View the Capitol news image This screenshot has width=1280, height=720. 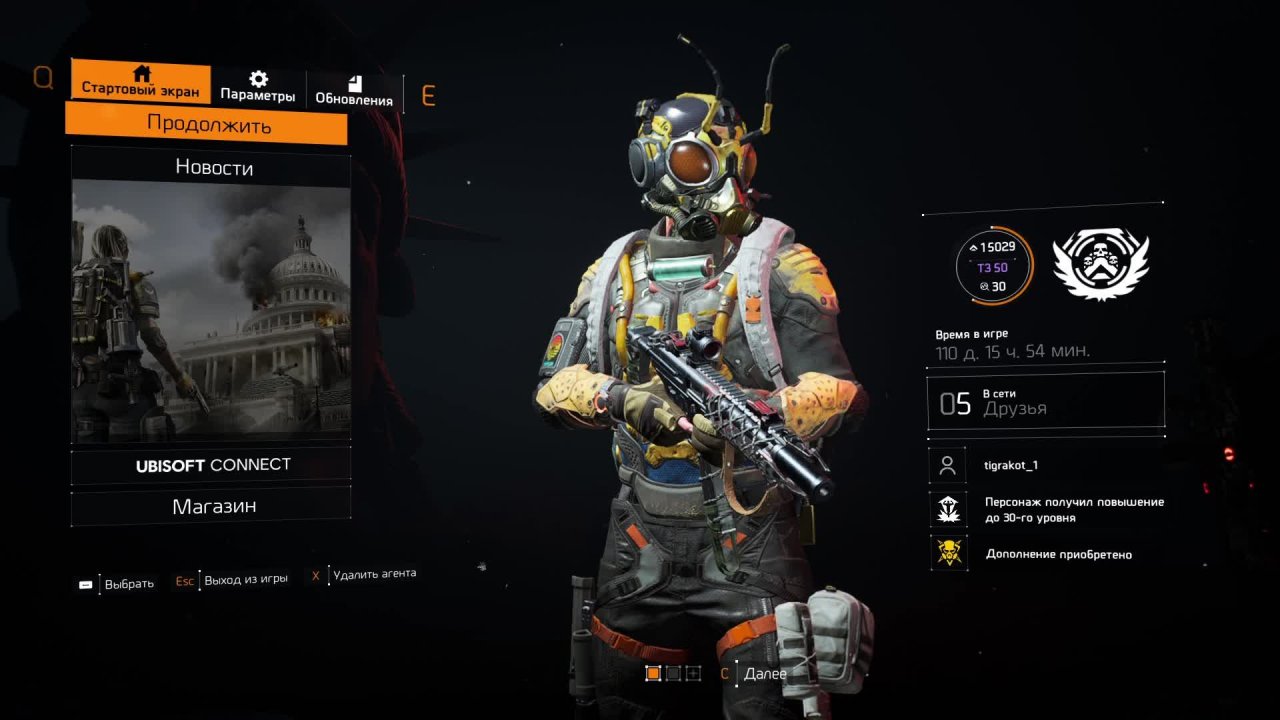(211, 312)
